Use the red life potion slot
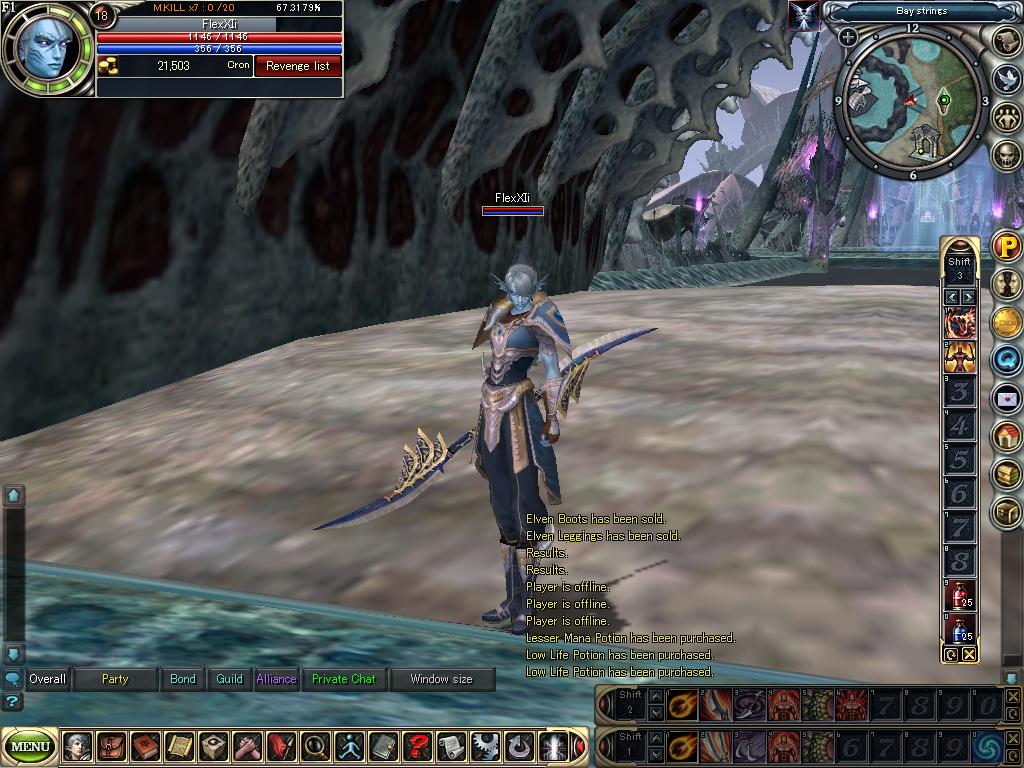Viewport: 1024px width, 768px height. pos(959,595)
